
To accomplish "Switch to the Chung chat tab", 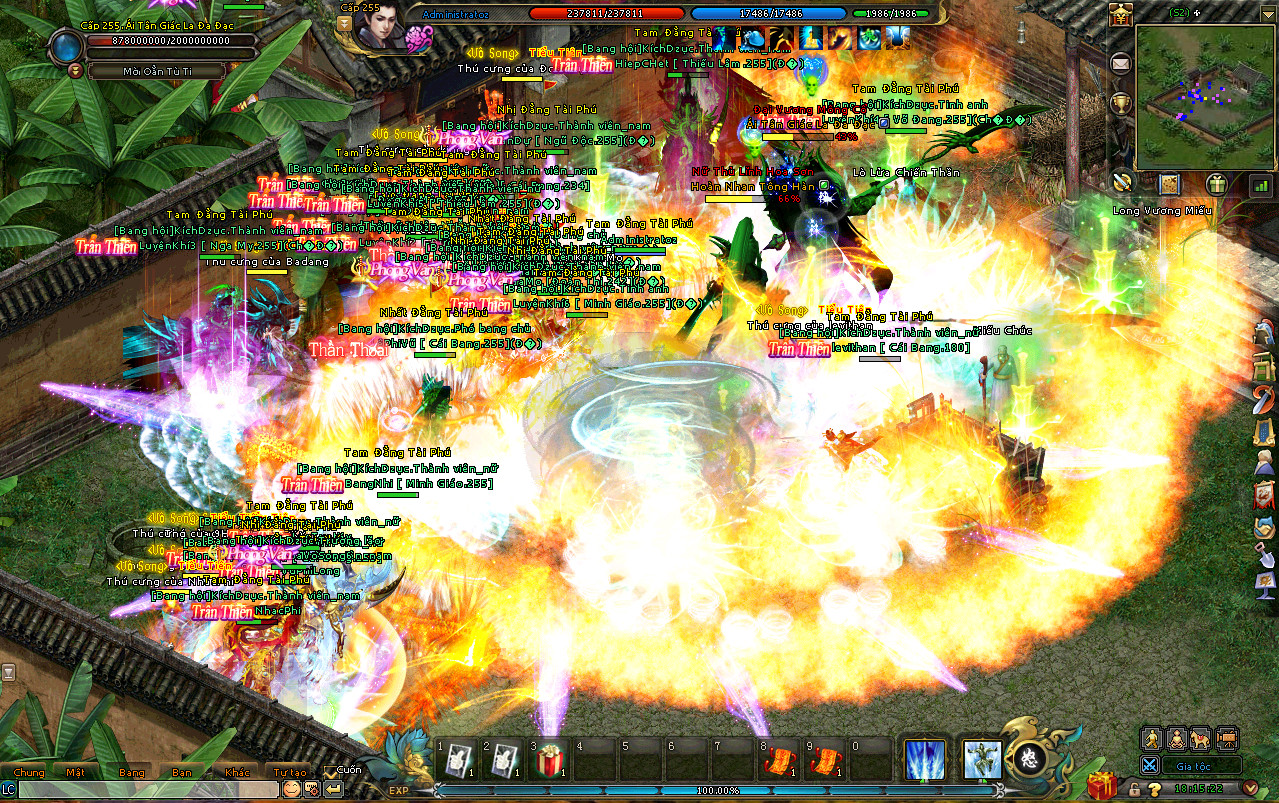I will (29, 772).
